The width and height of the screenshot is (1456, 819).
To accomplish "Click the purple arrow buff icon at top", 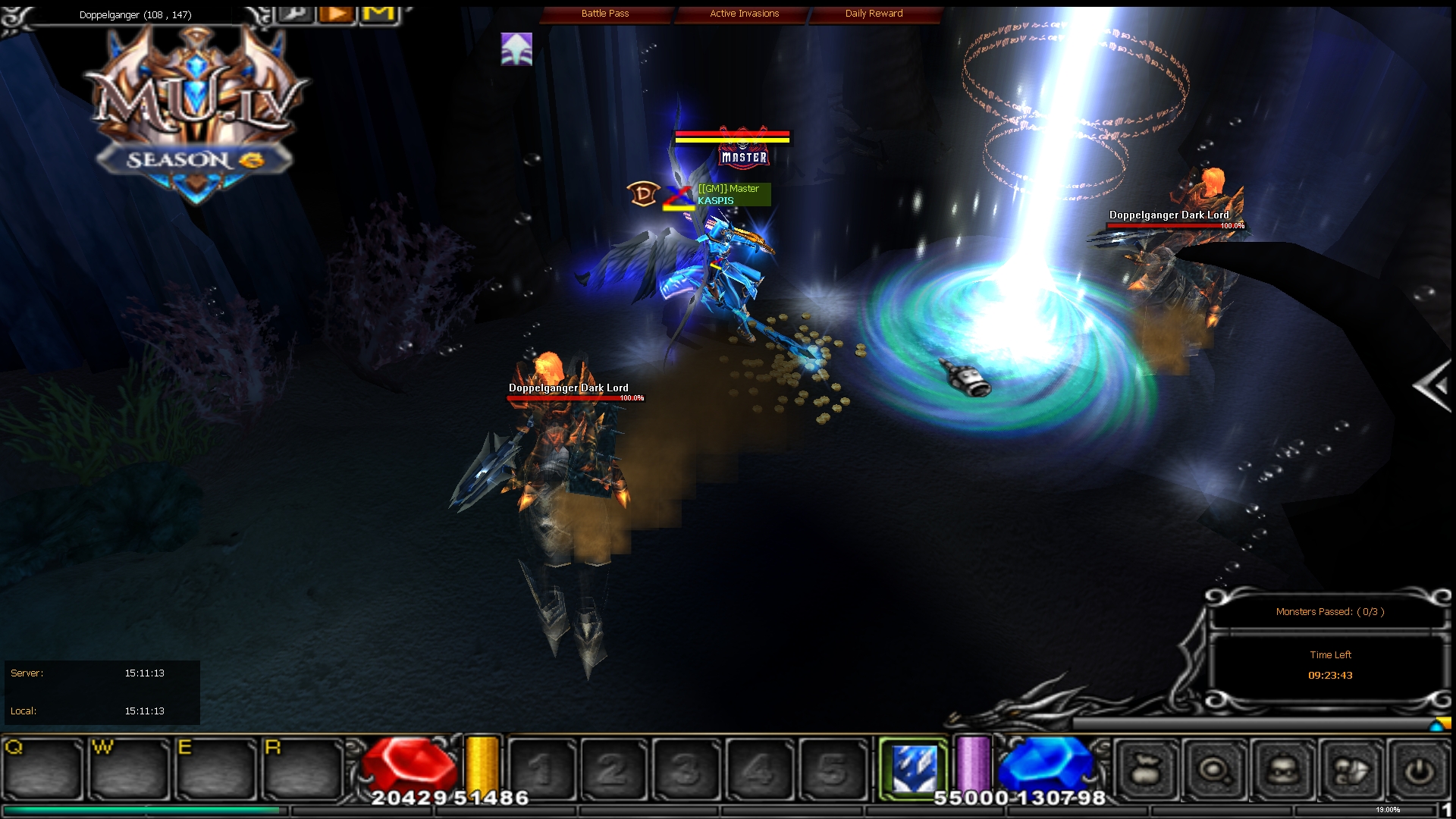I will [515, 49].
